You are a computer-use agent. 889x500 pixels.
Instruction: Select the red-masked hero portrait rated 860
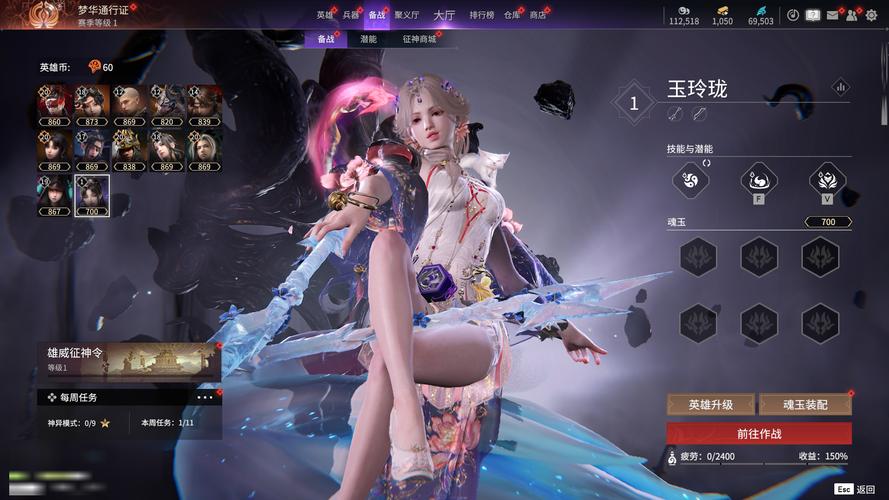coord(54,104)
